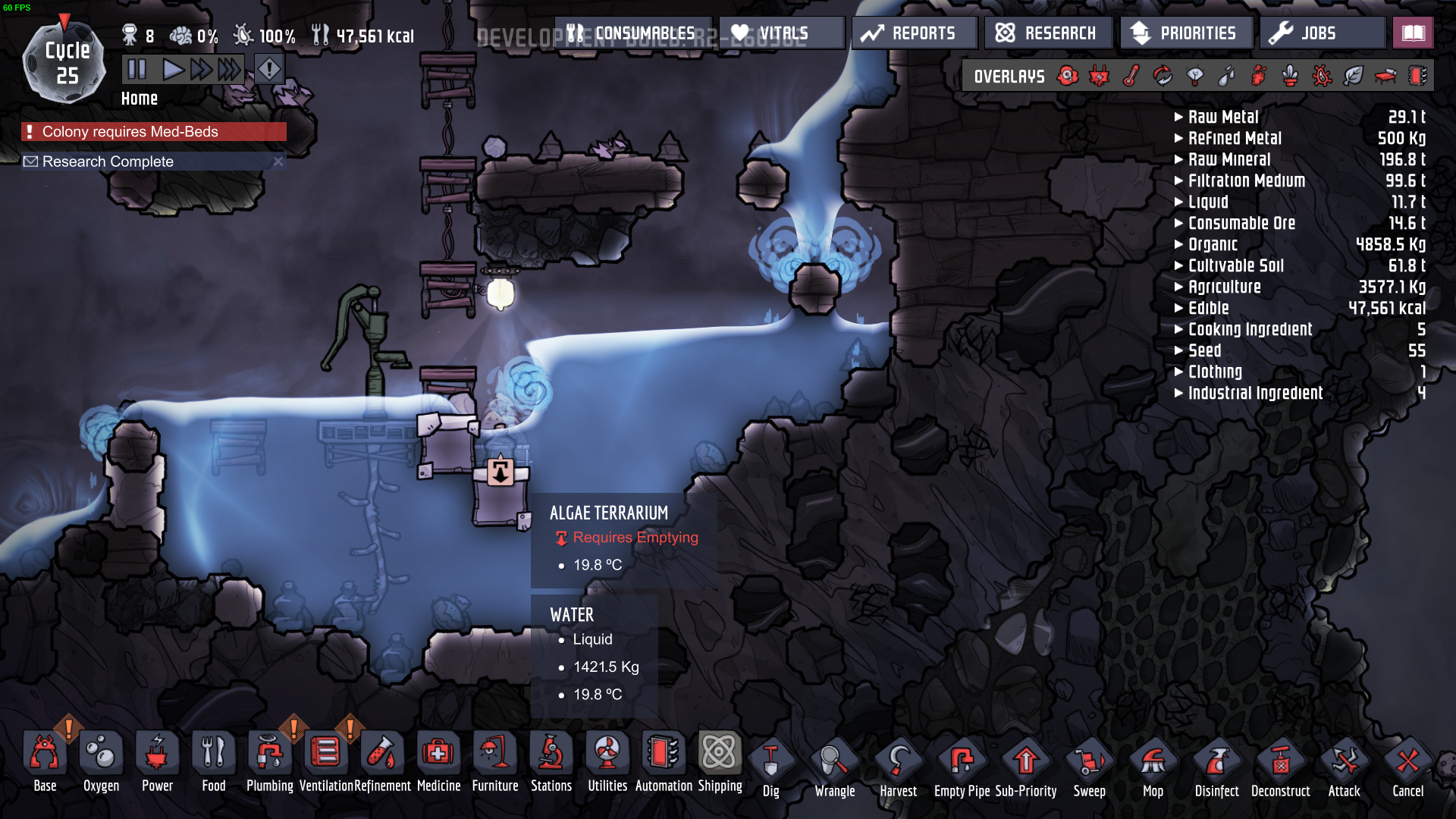Open the Plumbing build menu

(x=269, y=761)
